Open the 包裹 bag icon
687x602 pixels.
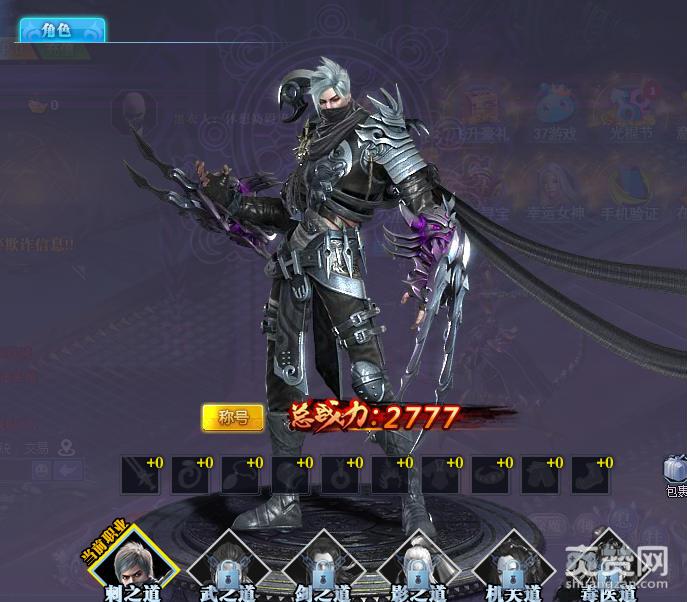click(675, 471)
